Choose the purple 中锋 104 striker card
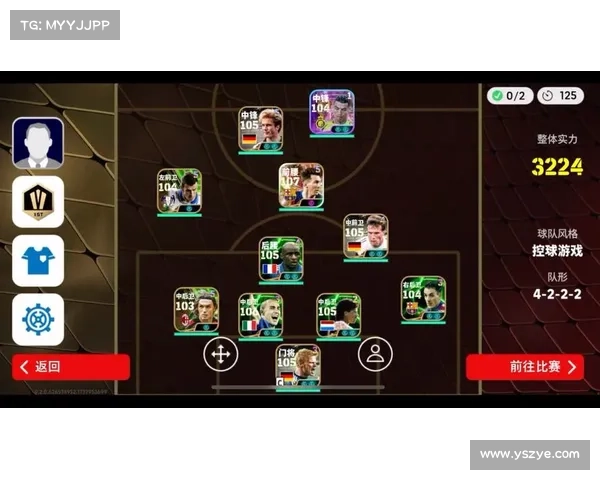This screenshot has width=600, height=480. (x=331, y=113)
